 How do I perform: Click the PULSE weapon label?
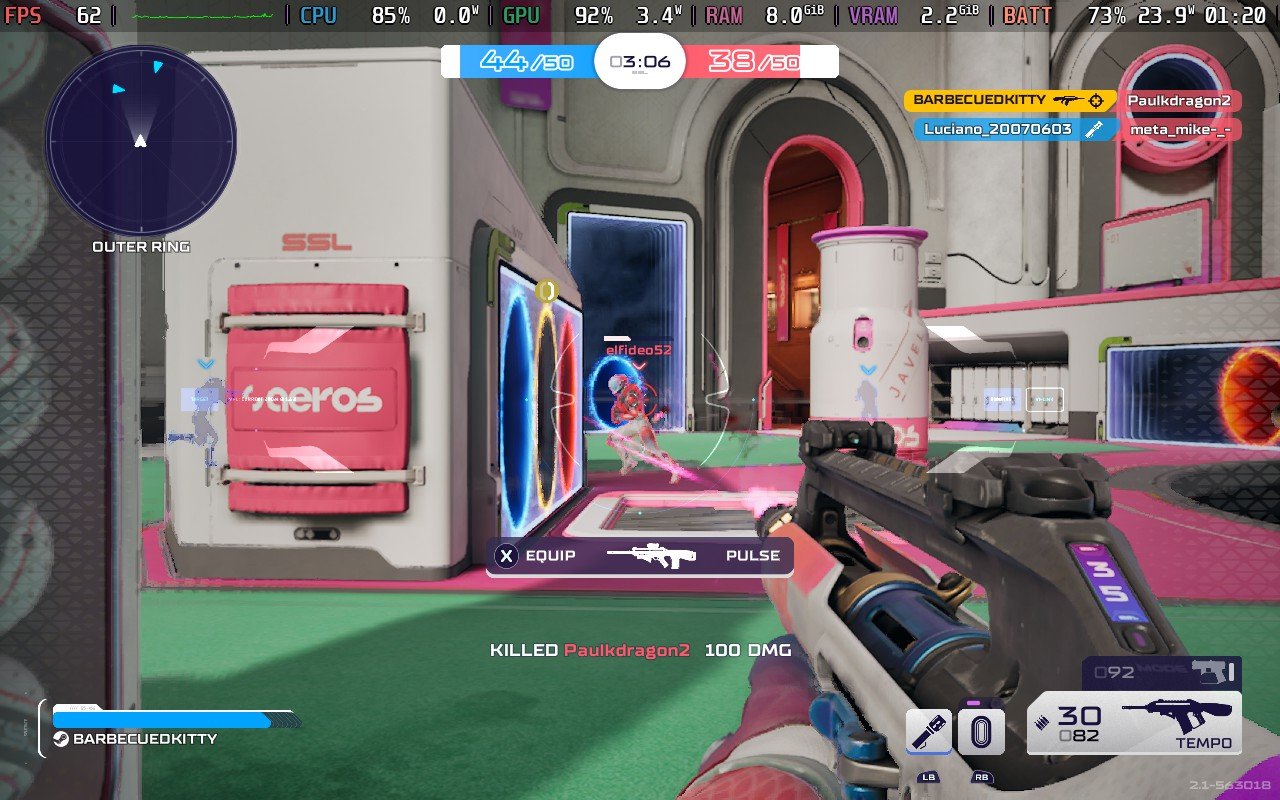coord(752,554)
